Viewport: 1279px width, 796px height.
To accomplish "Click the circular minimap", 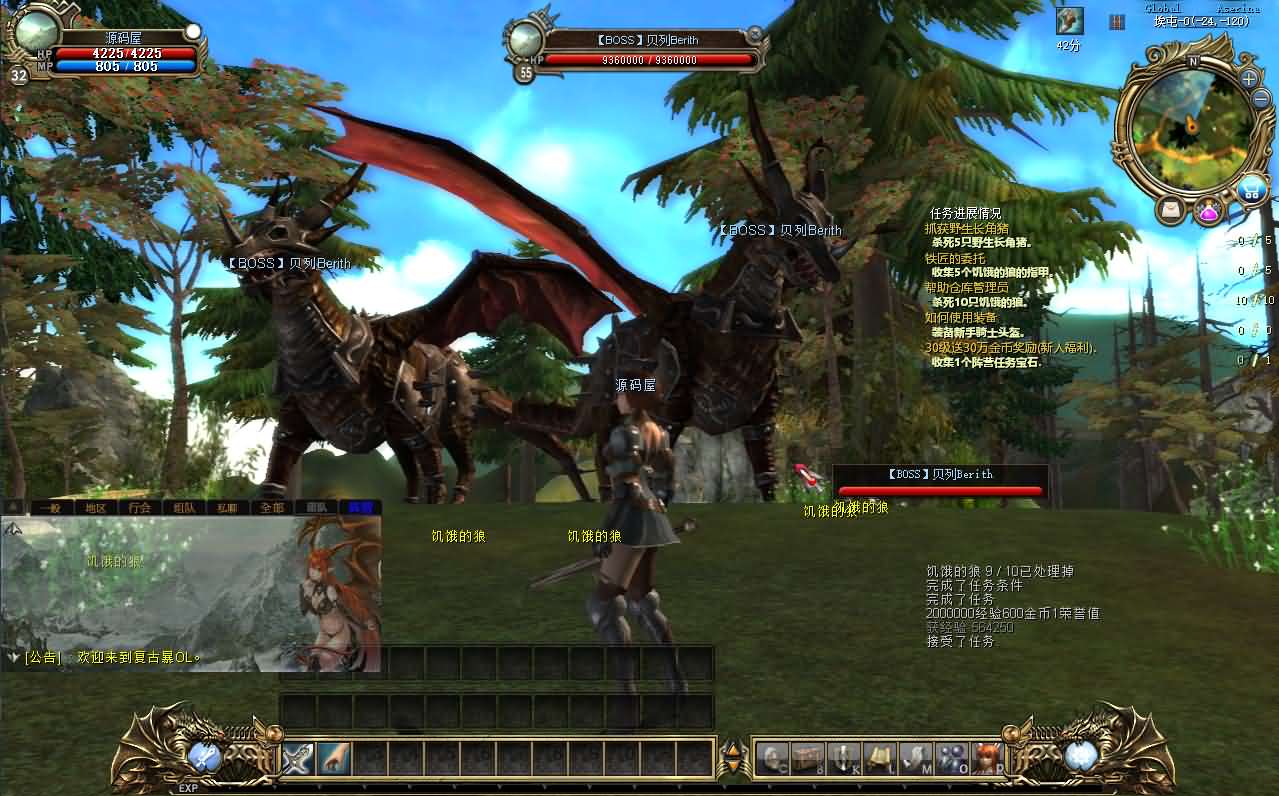I will tap(1189, 125).
